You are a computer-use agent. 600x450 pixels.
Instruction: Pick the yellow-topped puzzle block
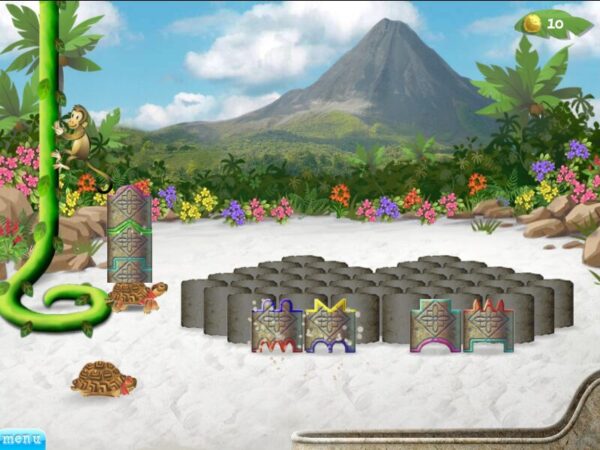[330, 325]
